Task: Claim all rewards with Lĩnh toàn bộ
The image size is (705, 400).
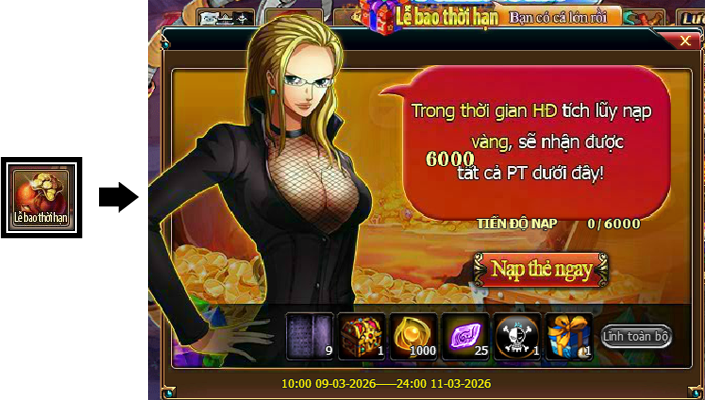Action: click(636, 336)
